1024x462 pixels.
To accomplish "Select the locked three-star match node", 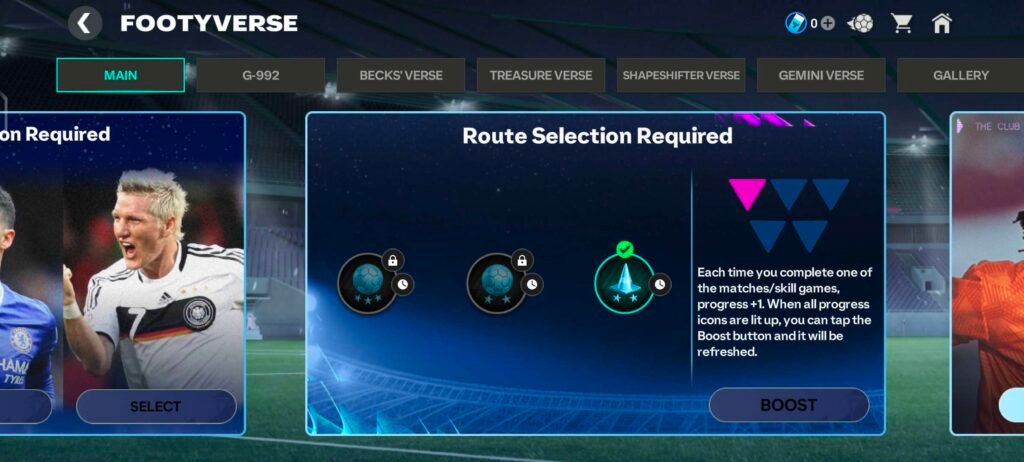I will pos(368,283).
